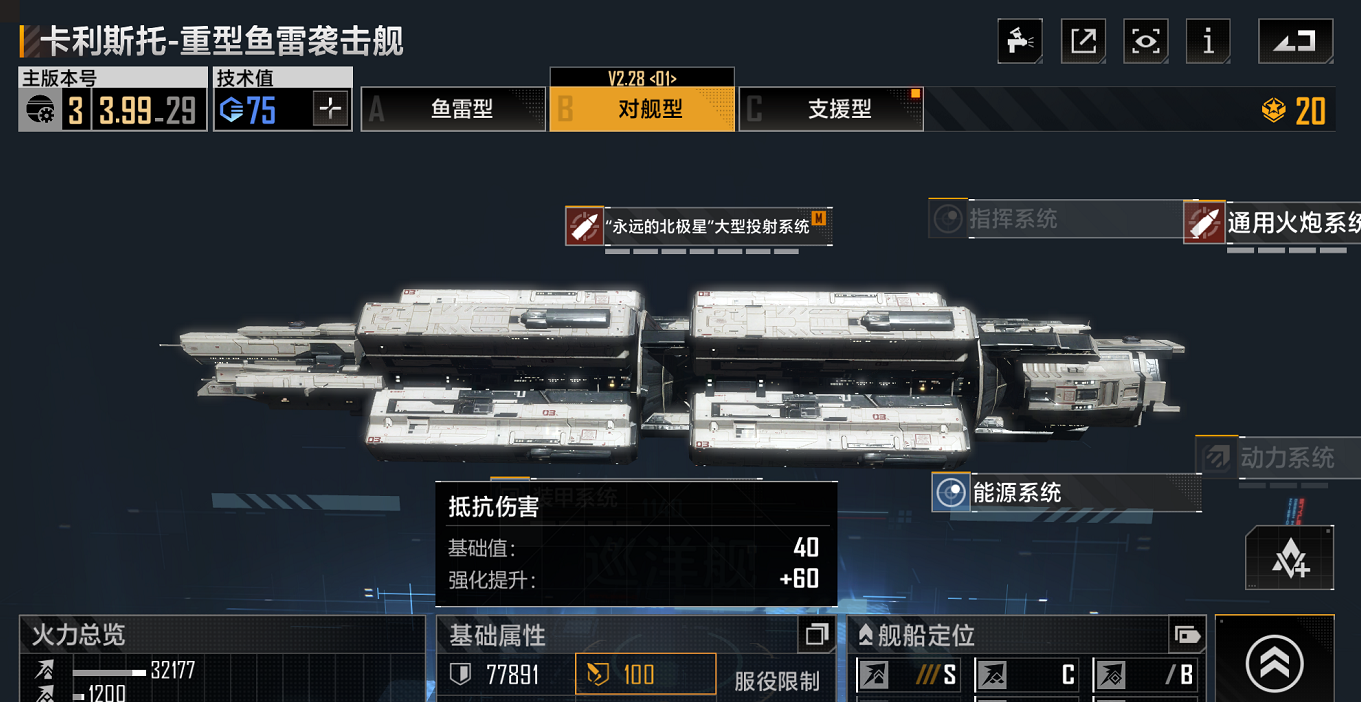Open the info button
Image resolution: width=1361 pixels, height=702 pixels.
click(1208, 42)
